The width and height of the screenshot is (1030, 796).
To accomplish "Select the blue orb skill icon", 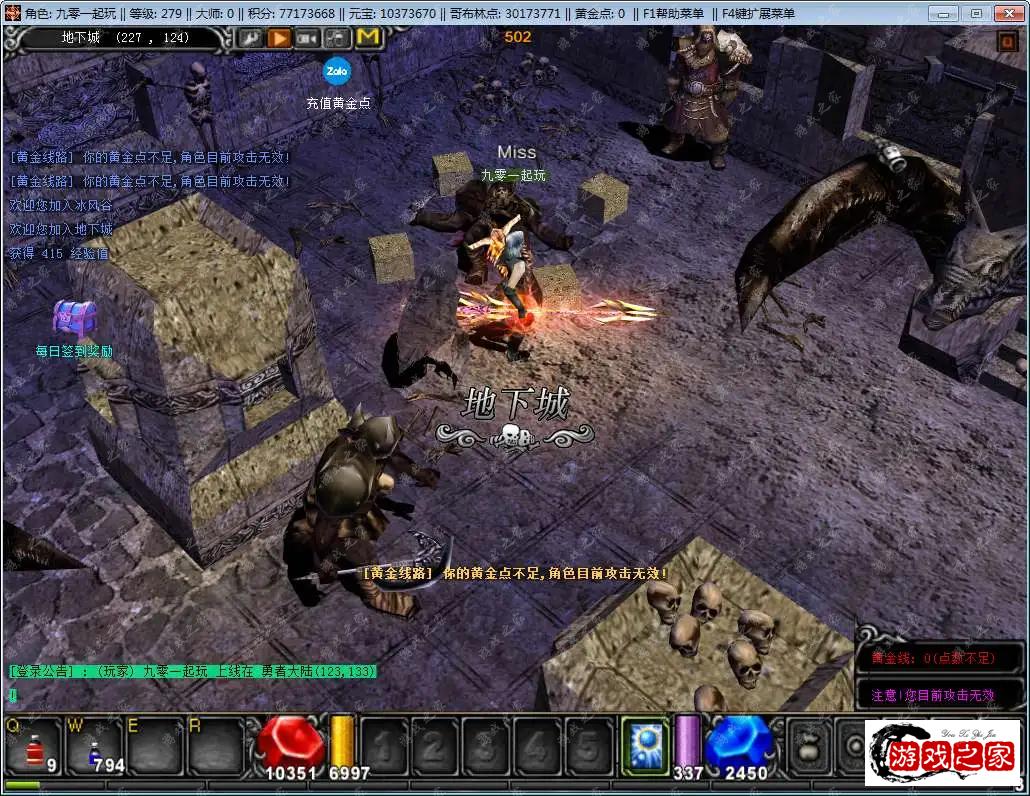I will pyautogui.click(x=645, y=747).
